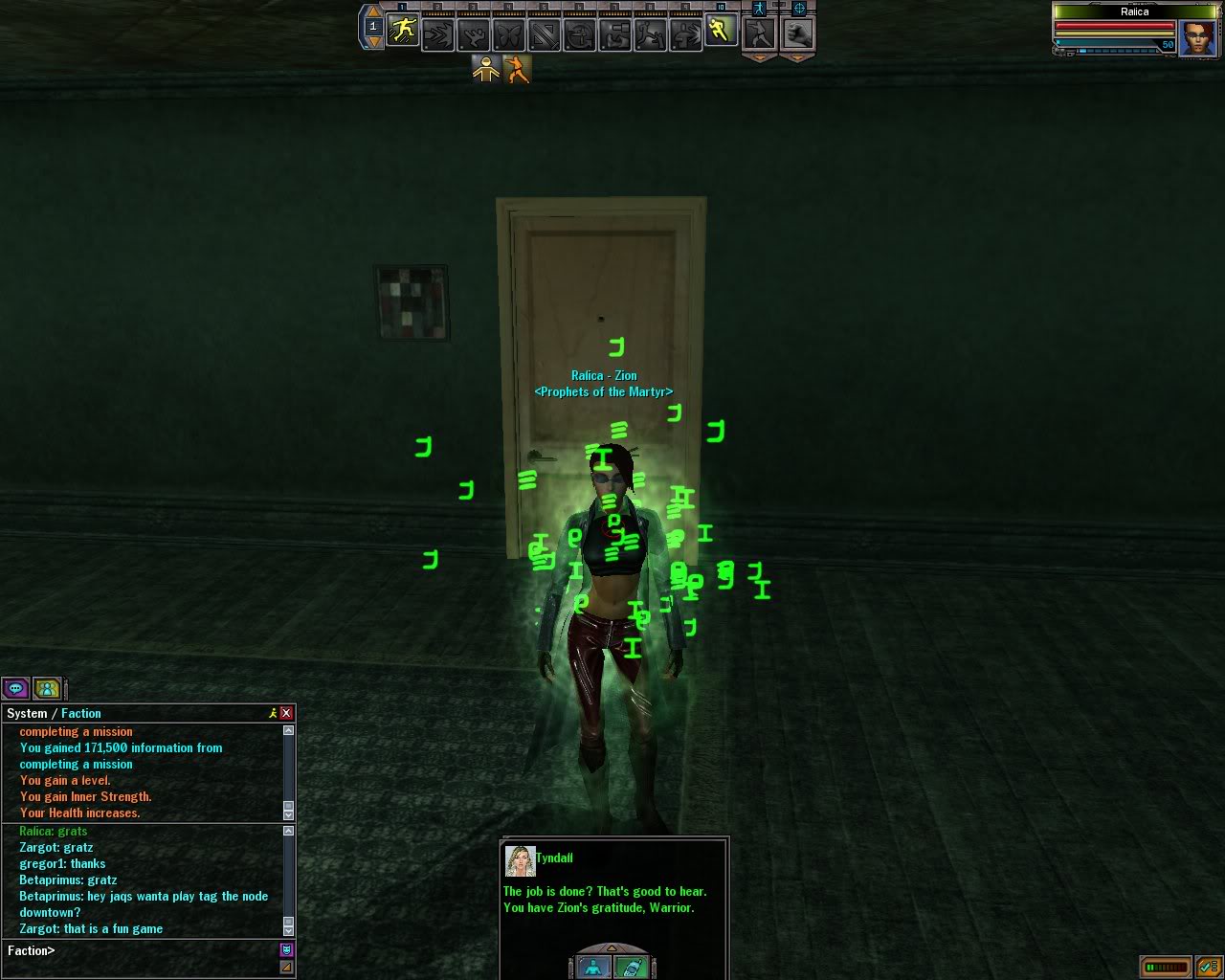Activate the yellow sprinting figure ability in slot 1
The image size is (1225, 980).
tap(404, 33)
